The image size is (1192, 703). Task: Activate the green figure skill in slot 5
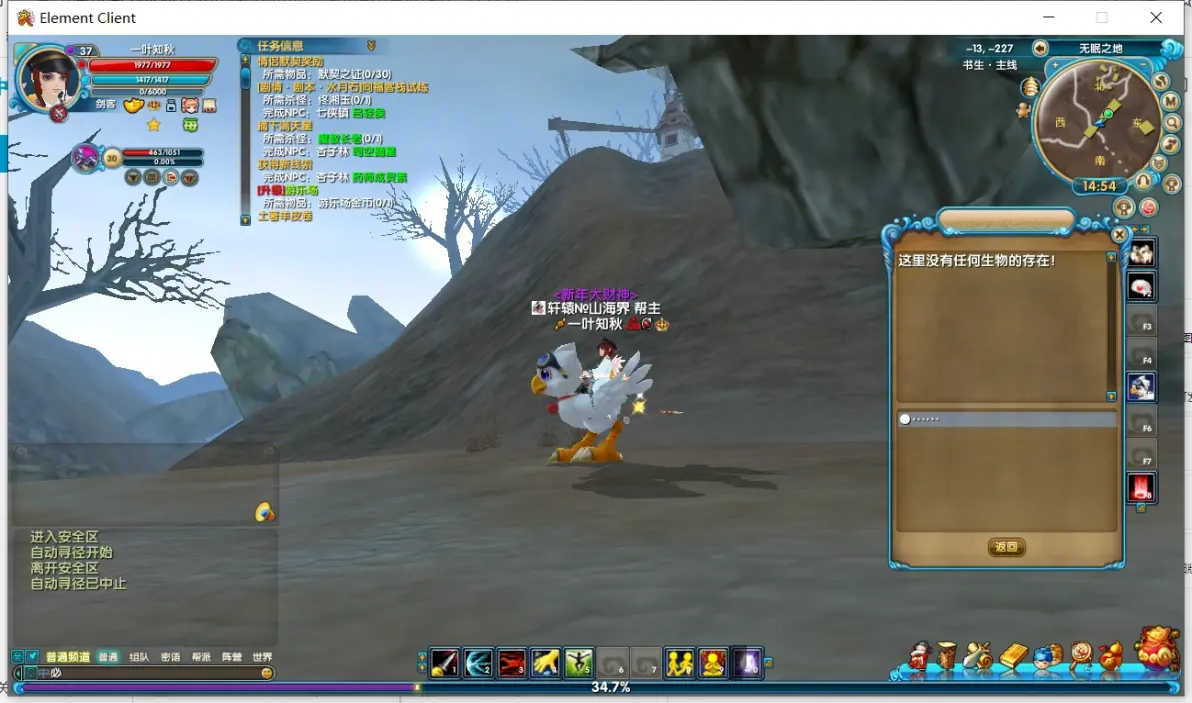[579, 663]
